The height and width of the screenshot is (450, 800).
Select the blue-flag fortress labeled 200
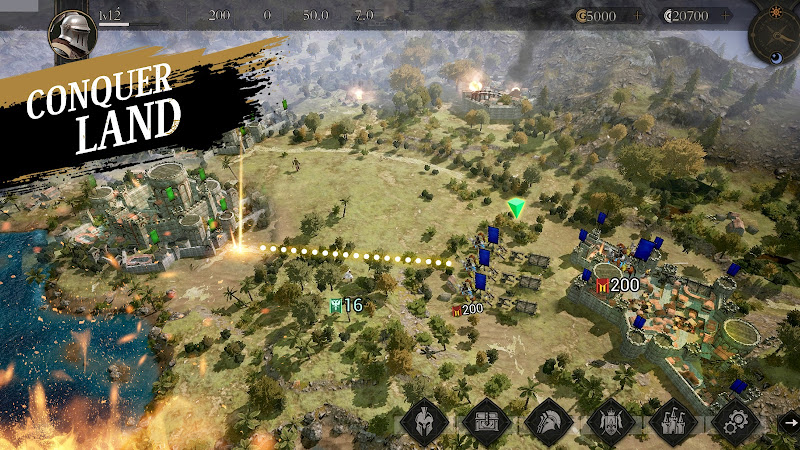[640, 300]
